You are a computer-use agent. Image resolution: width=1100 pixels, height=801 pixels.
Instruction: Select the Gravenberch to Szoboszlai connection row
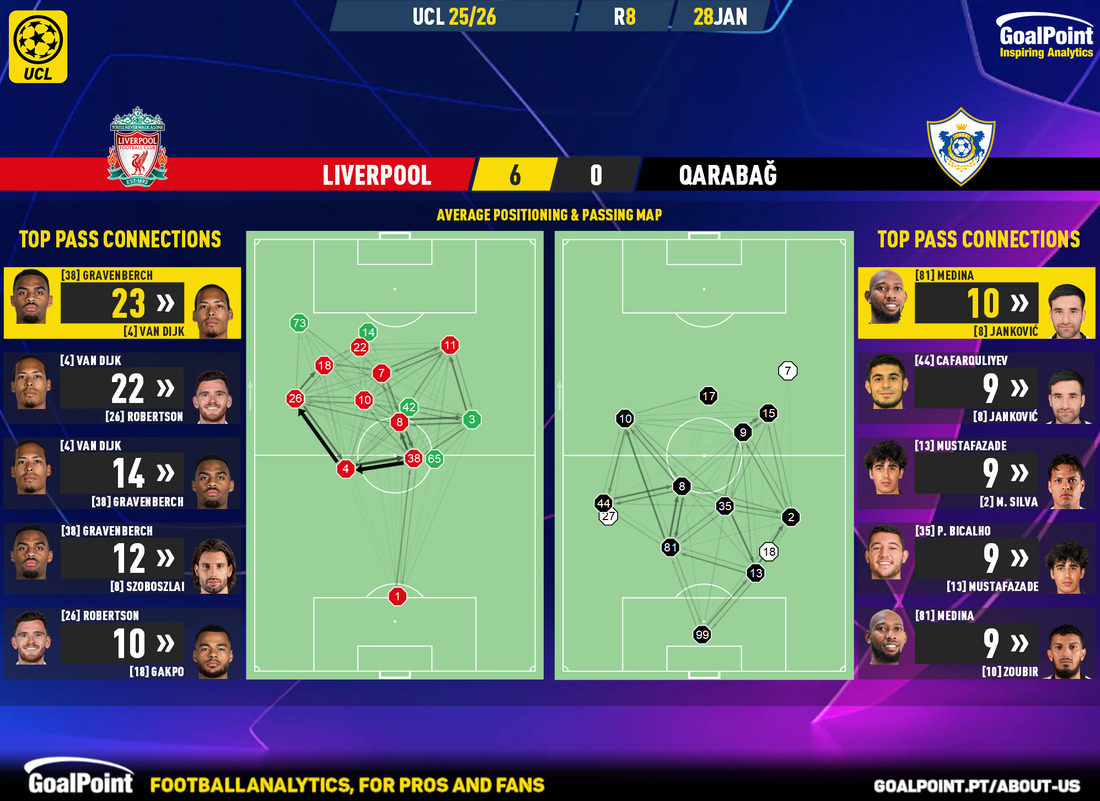point(122,558)
